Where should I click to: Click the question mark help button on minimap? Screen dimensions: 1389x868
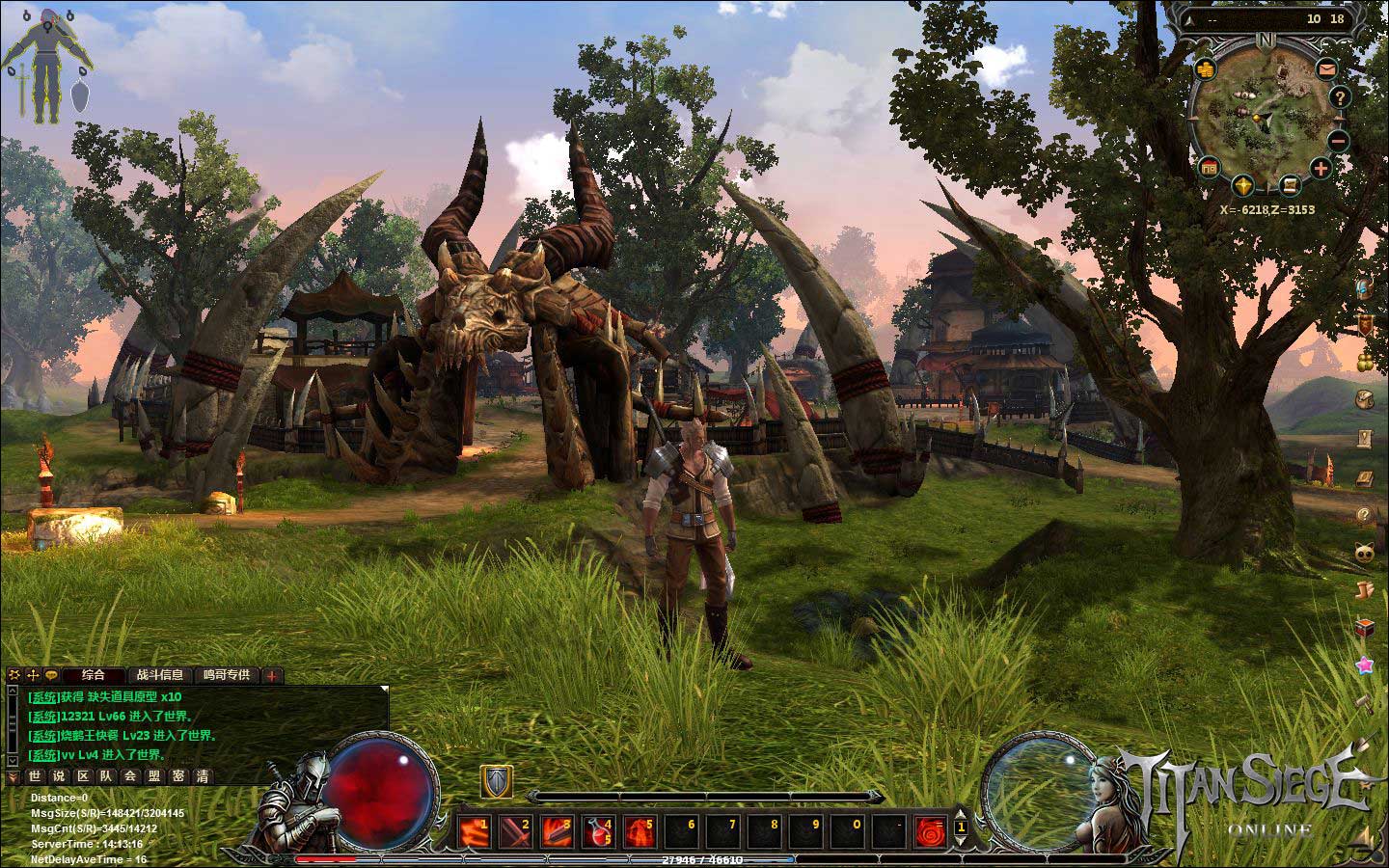coord(1340,97)
